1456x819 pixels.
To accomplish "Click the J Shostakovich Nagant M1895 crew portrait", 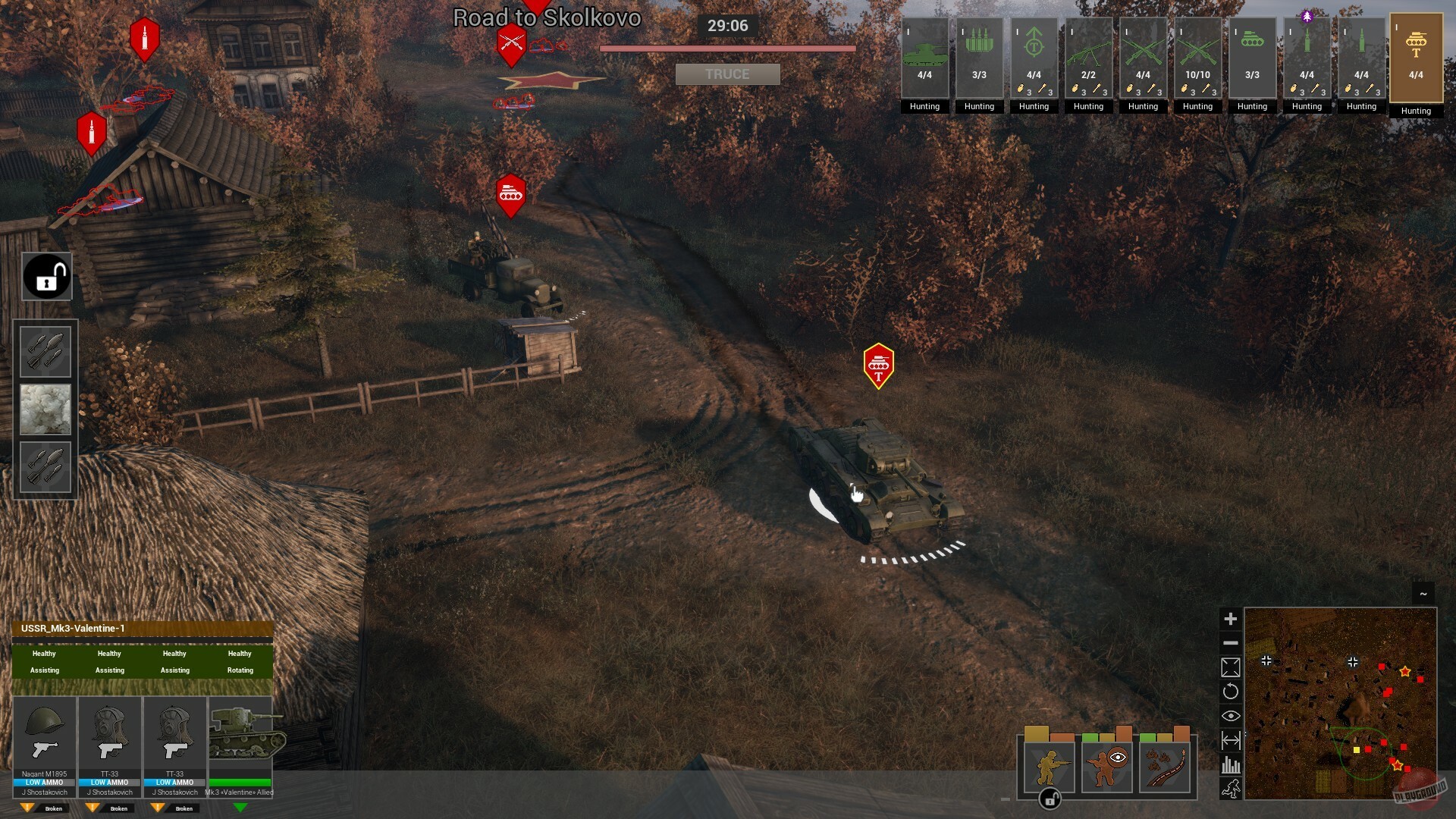I will pyautogui.click(x=44, y=734).
